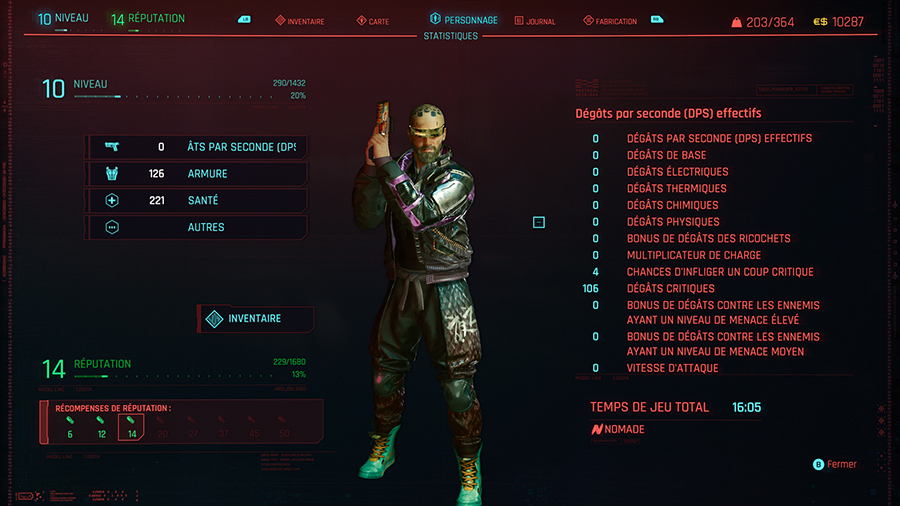This screenshot has width=900, height=506.
Task: Click the small square toggle beside stats list
Action: coord(539,222)
